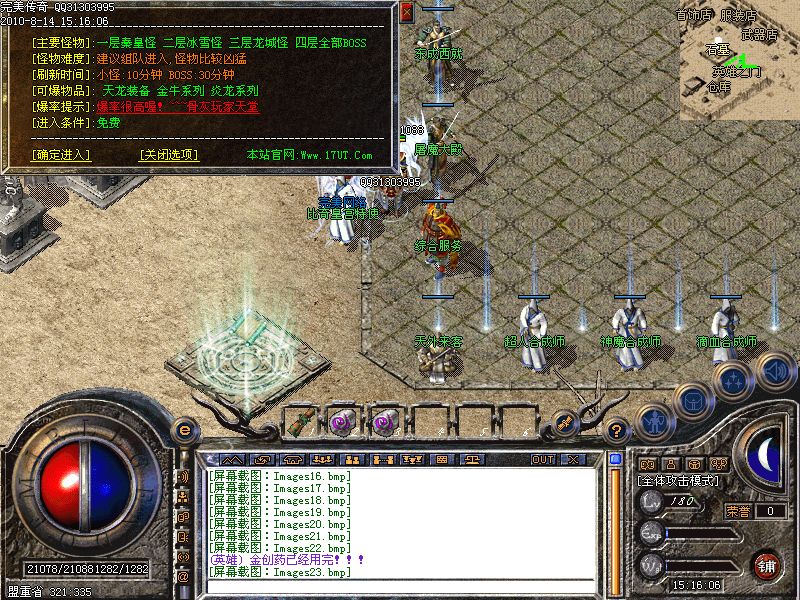Screen dimensions: 800x600
Task: Use the green scroll in the hotbar
Action: click(299, 423)
